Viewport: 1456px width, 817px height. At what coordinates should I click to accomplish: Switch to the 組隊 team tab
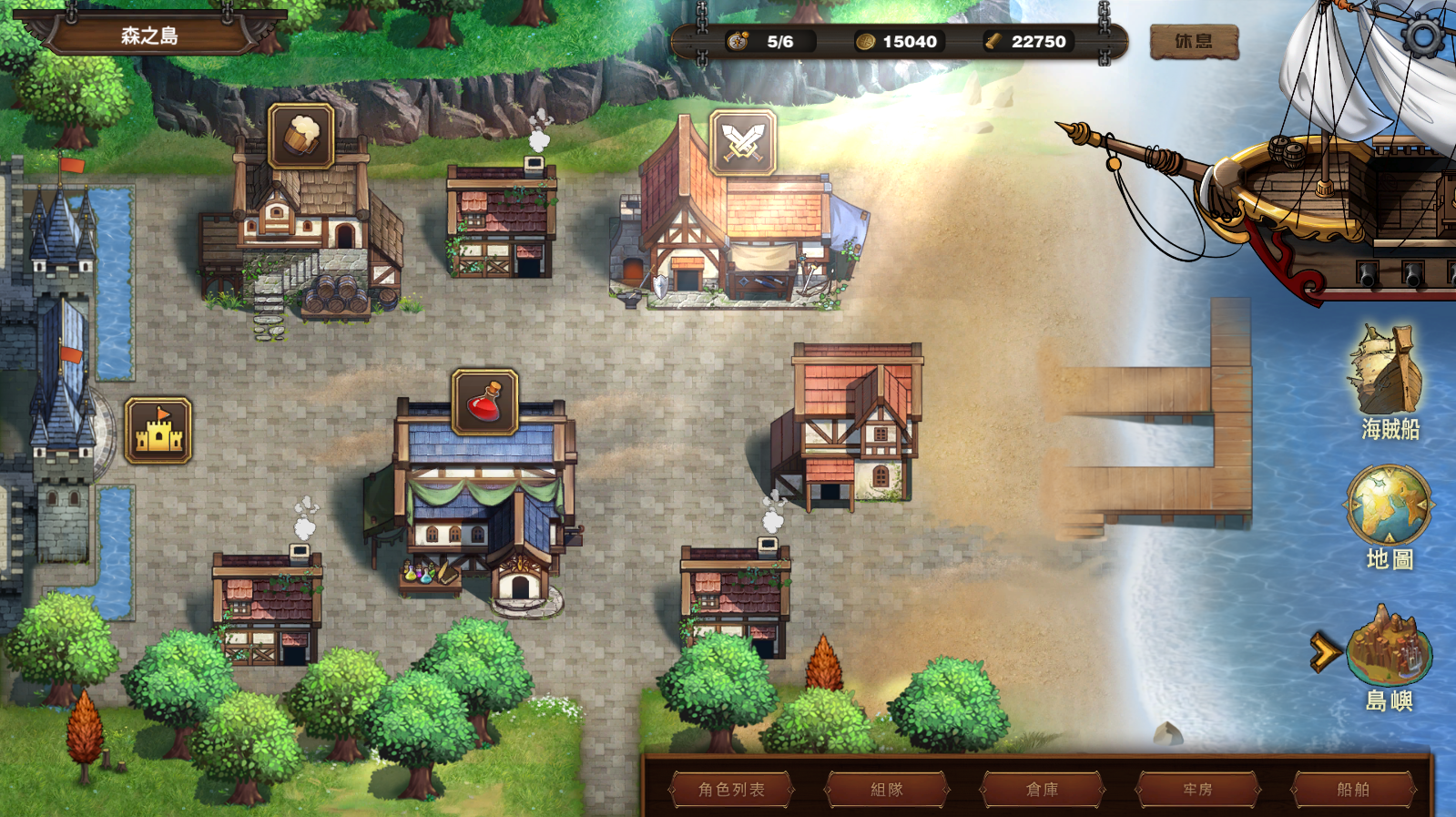887,789
